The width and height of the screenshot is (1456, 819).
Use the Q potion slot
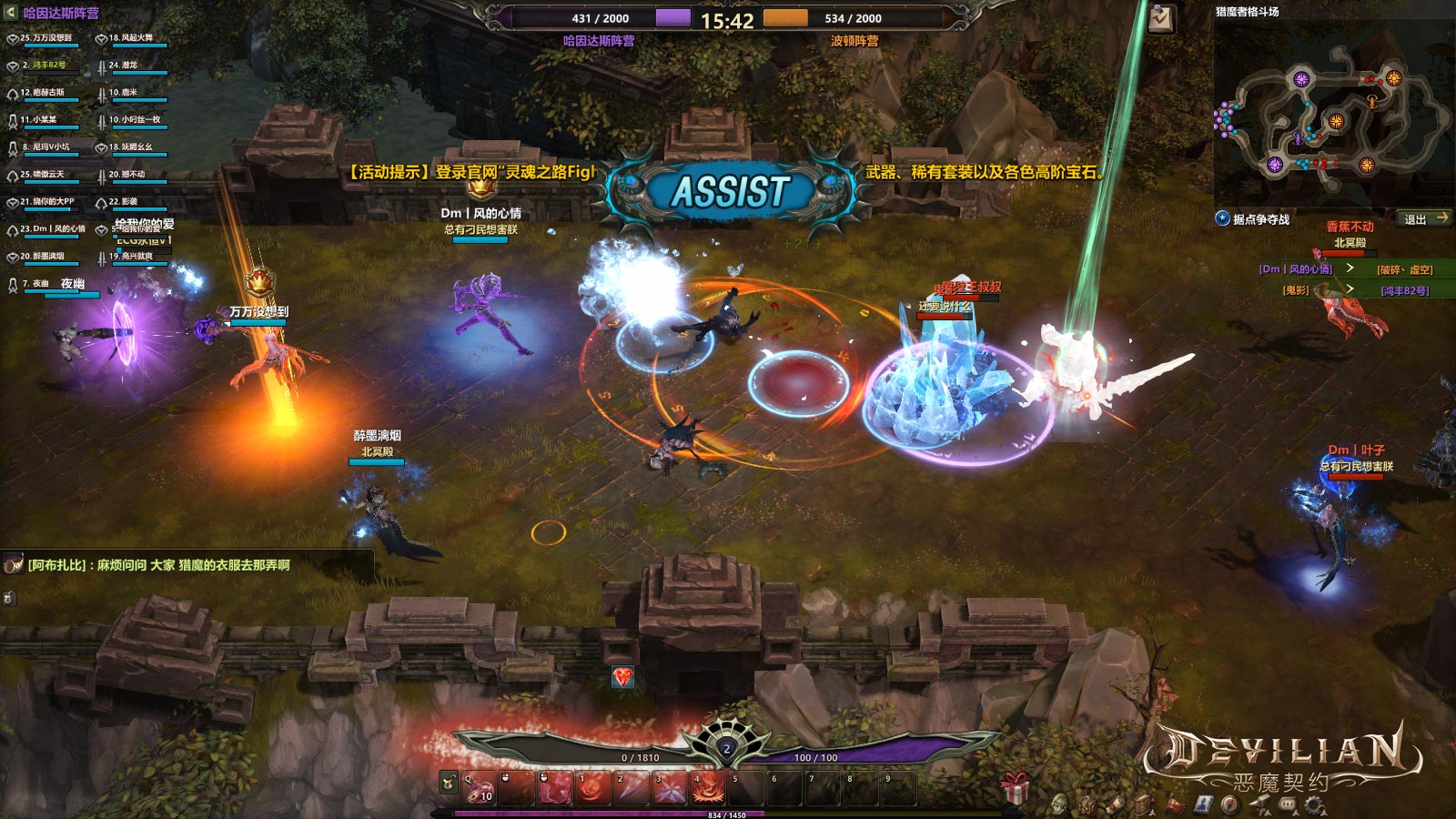tap(480, 788)
